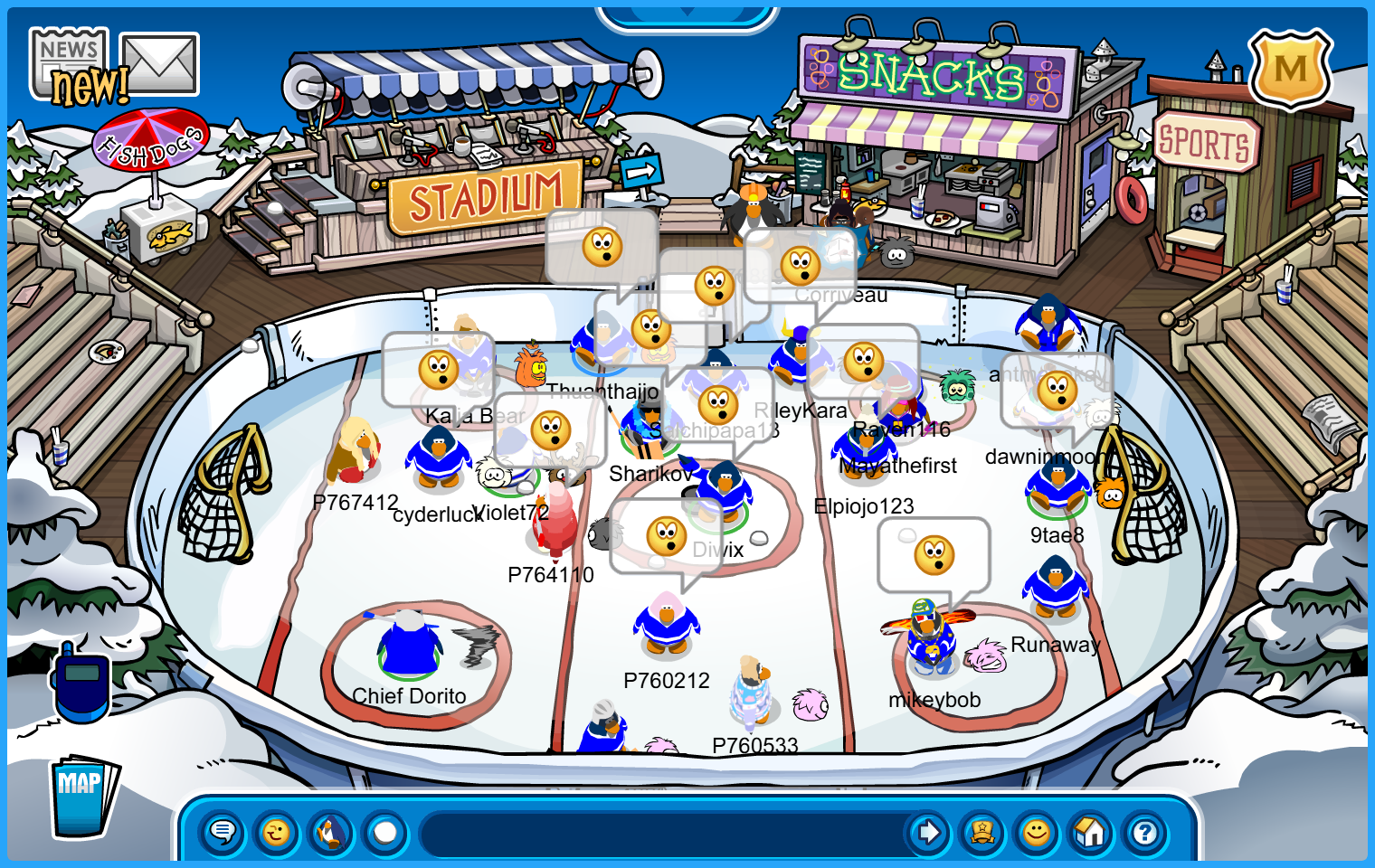1375x868 pixels.
Task: Open the question mark help button
Action: coord(1145,832)
